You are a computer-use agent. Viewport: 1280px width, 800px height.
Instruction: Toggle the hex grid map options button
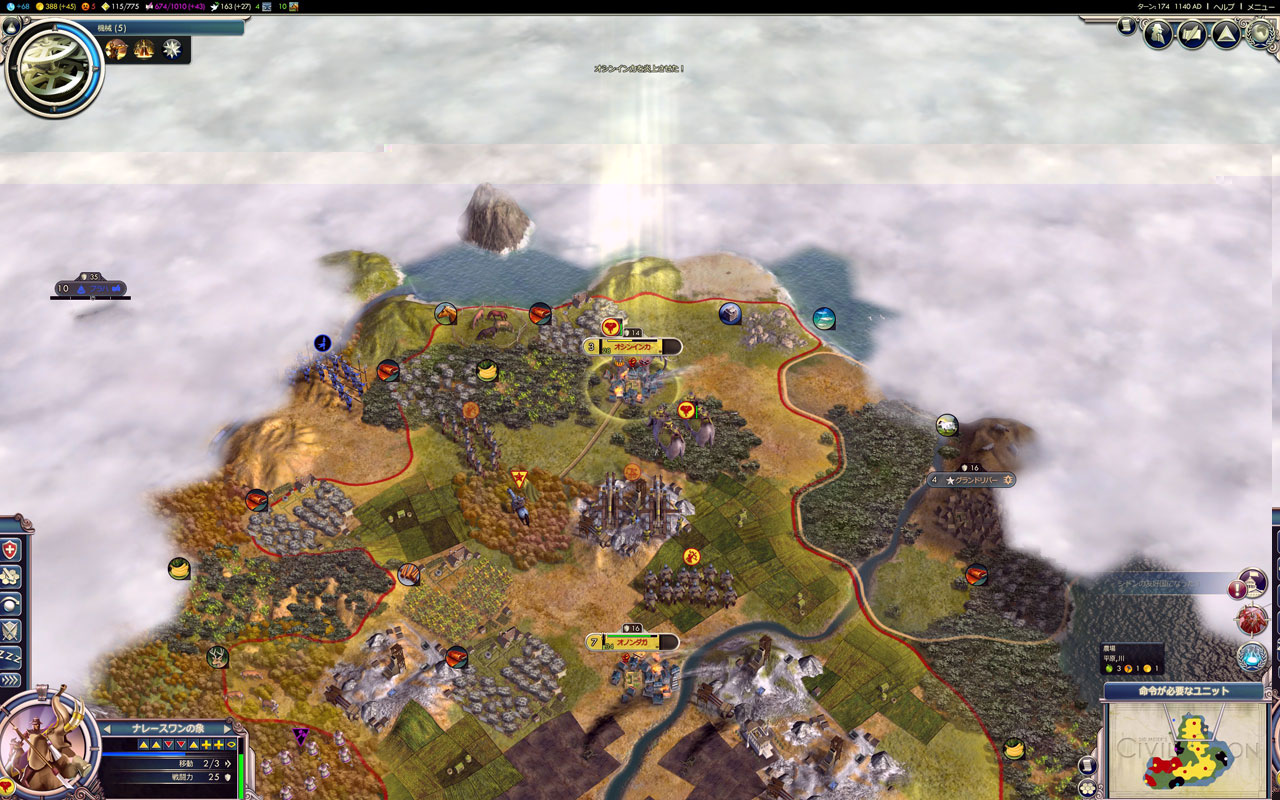[x=1088, y=788]
